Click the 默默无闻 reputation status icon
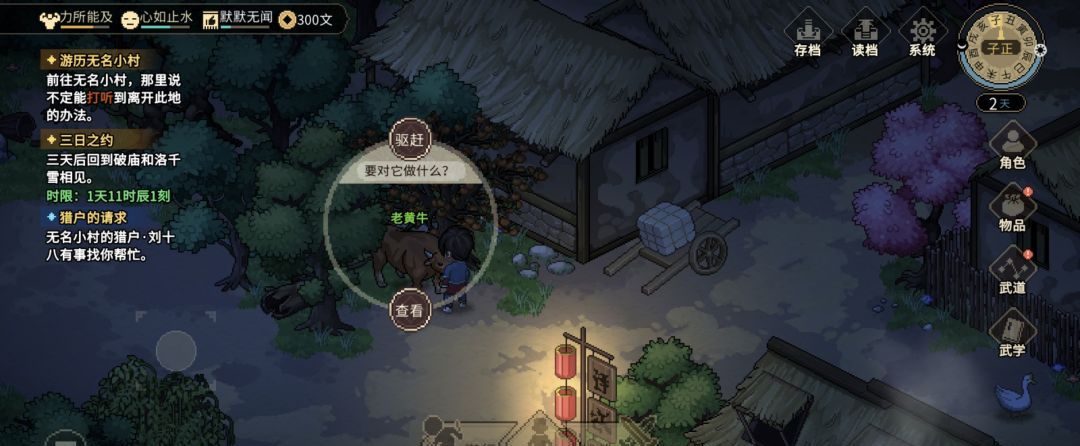 coord(211,18)
